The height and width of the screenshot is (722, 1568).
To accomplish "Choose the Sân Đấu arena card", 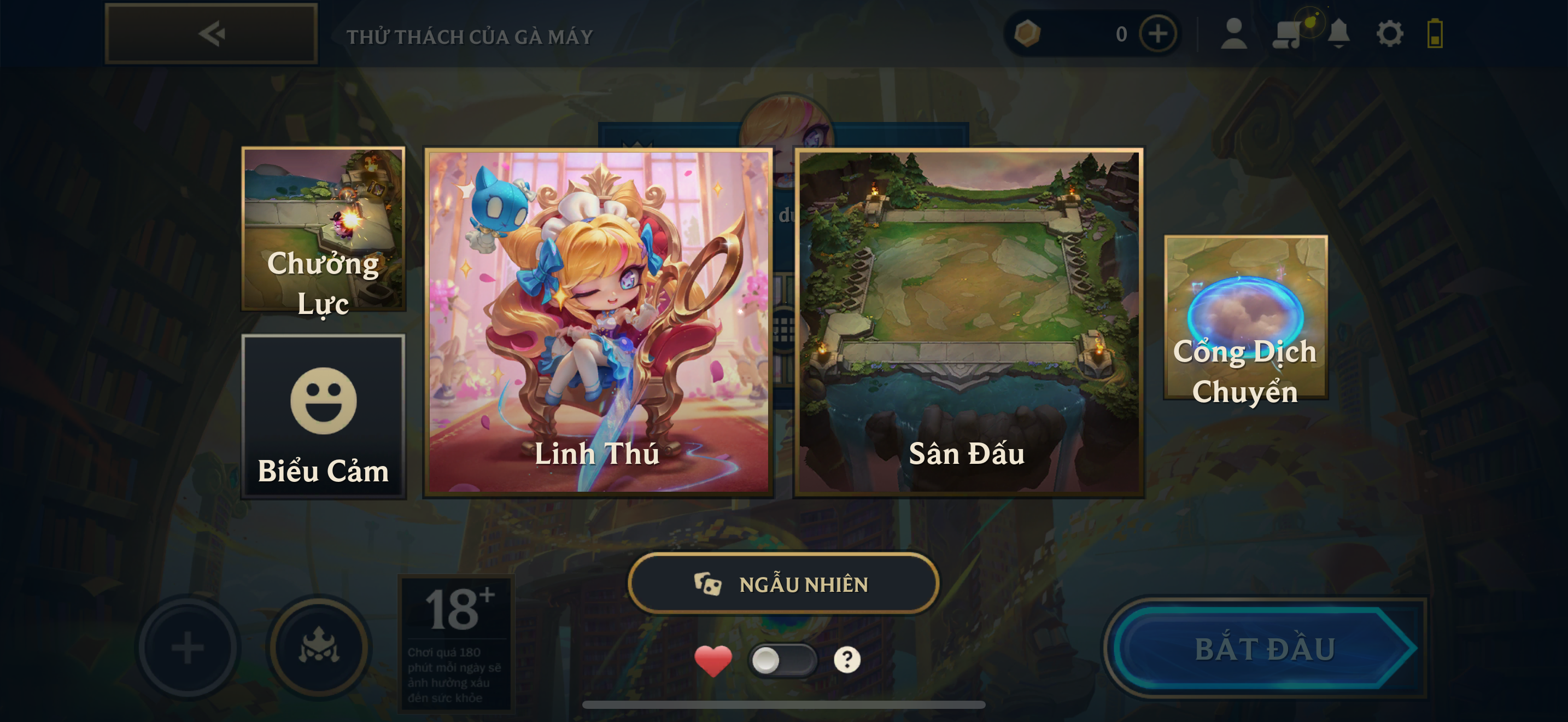I will (968, 322).
